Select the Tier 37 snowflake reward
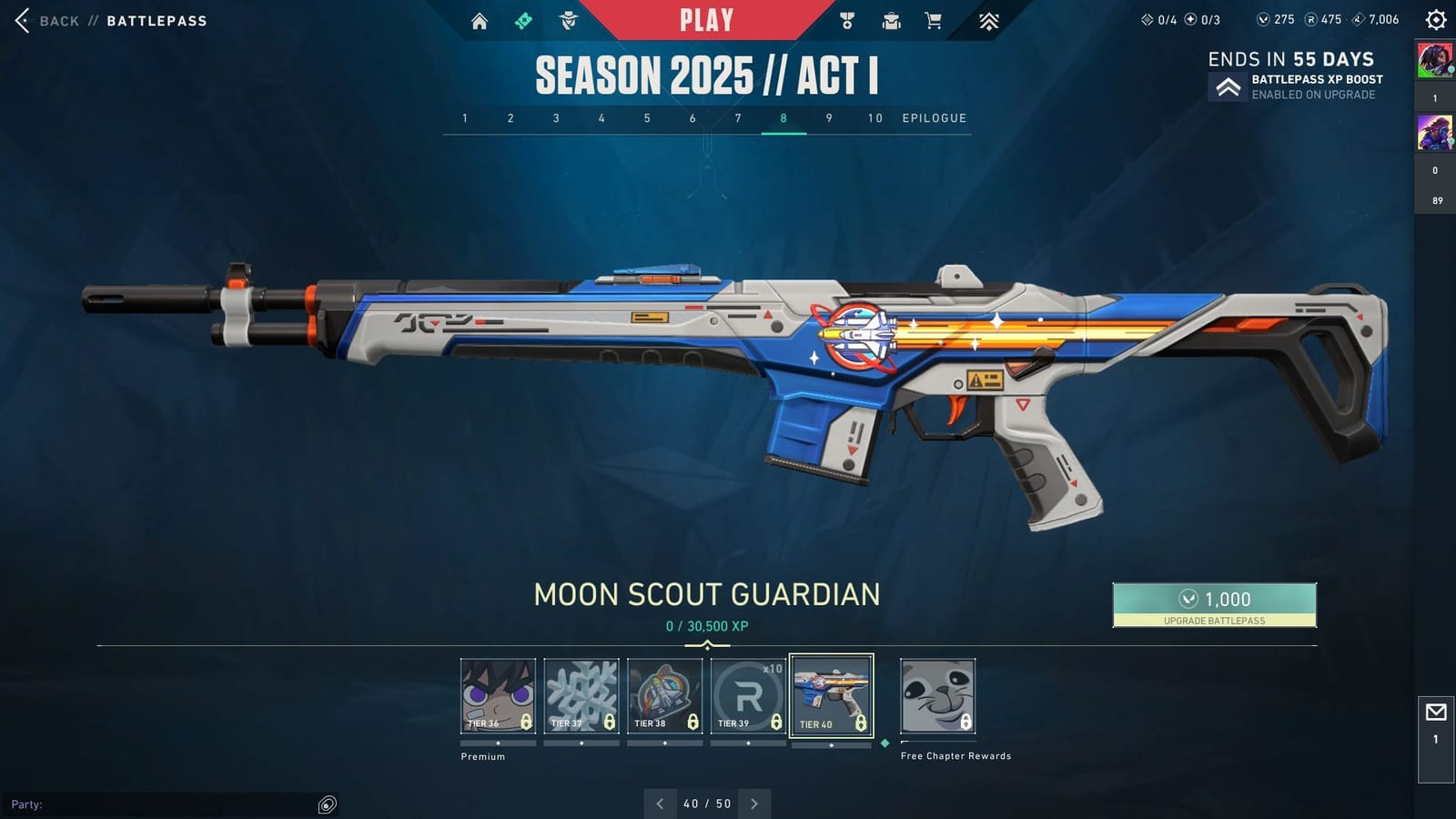 tap(582, 694)
